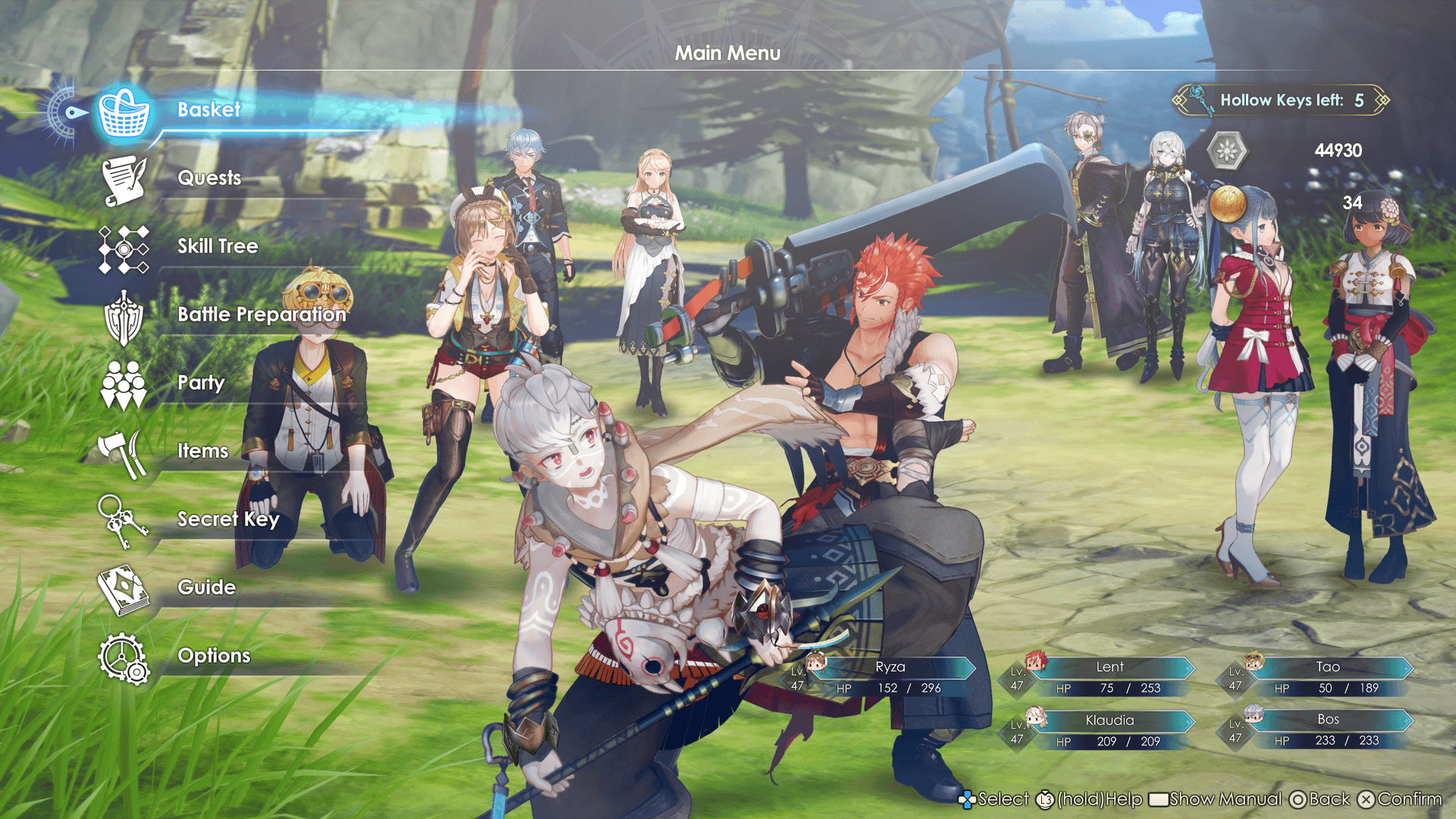This screenshot has height=819, width=1456.
Task: Open the Basket menu entry
Action: pyautogui.click(x=209, y=110)
